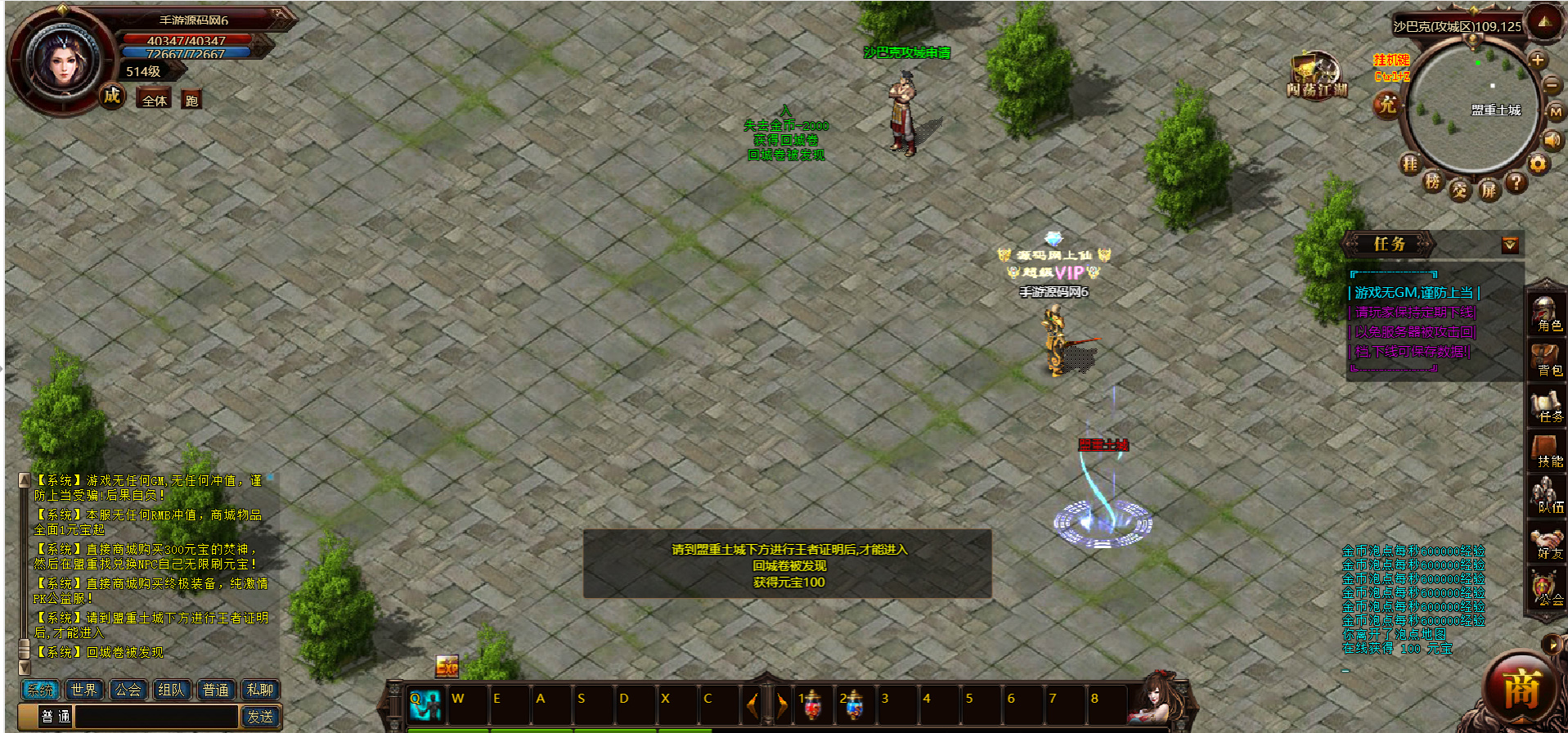
Task: Open the 充 recharge button near the minimap
Action: (1387, 105)
